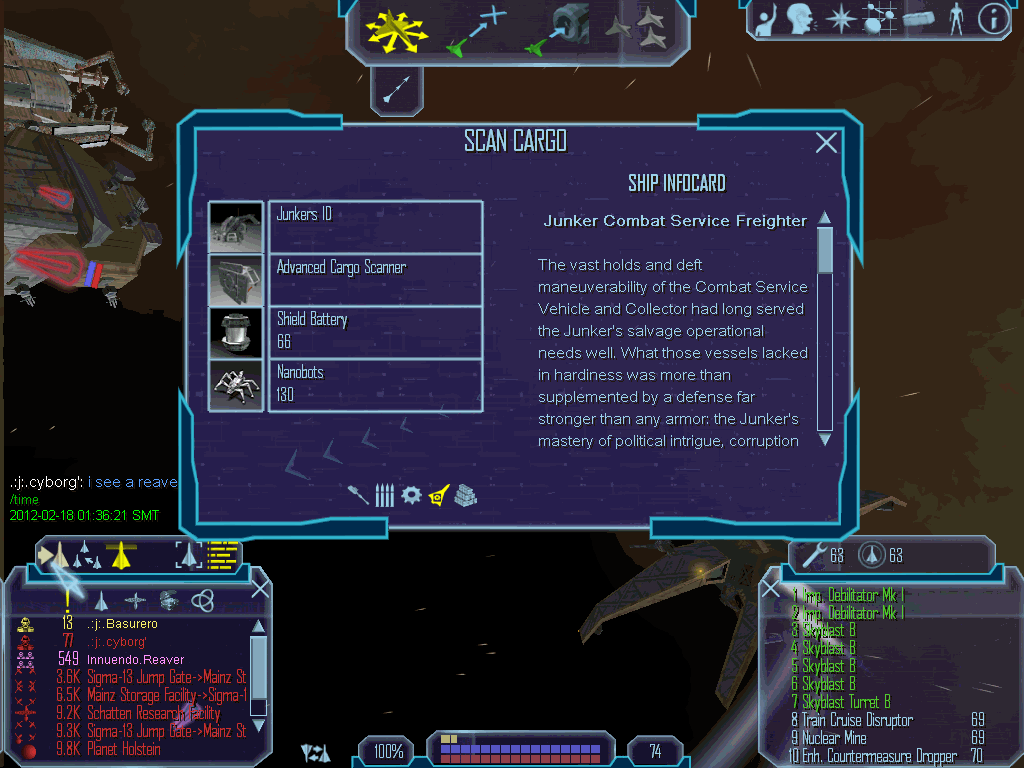Activate the Join Formation ships icon

[x=638, y=30]
